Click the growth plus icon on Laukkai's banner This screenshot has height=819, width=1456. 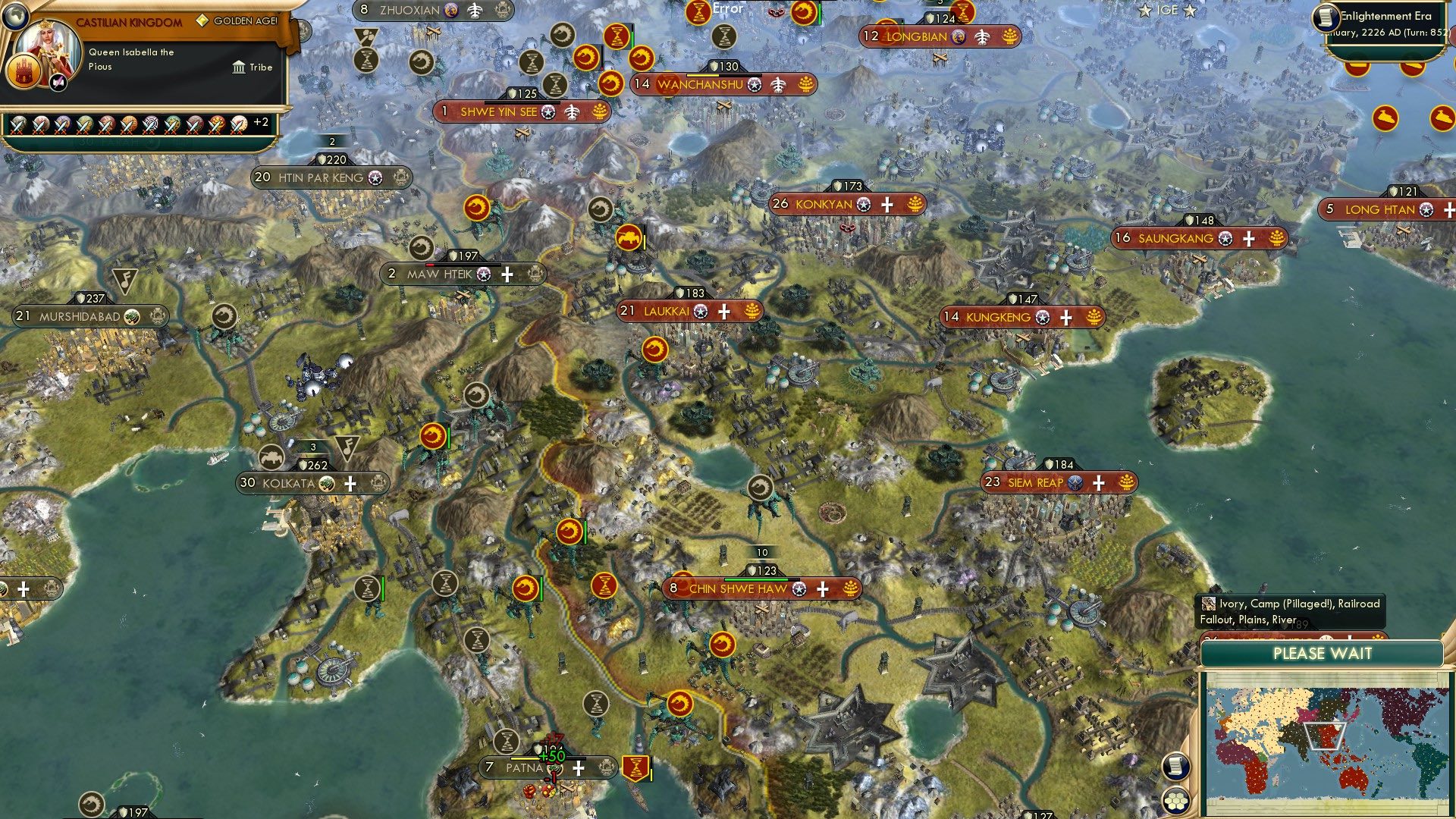(x=724, y=311)
